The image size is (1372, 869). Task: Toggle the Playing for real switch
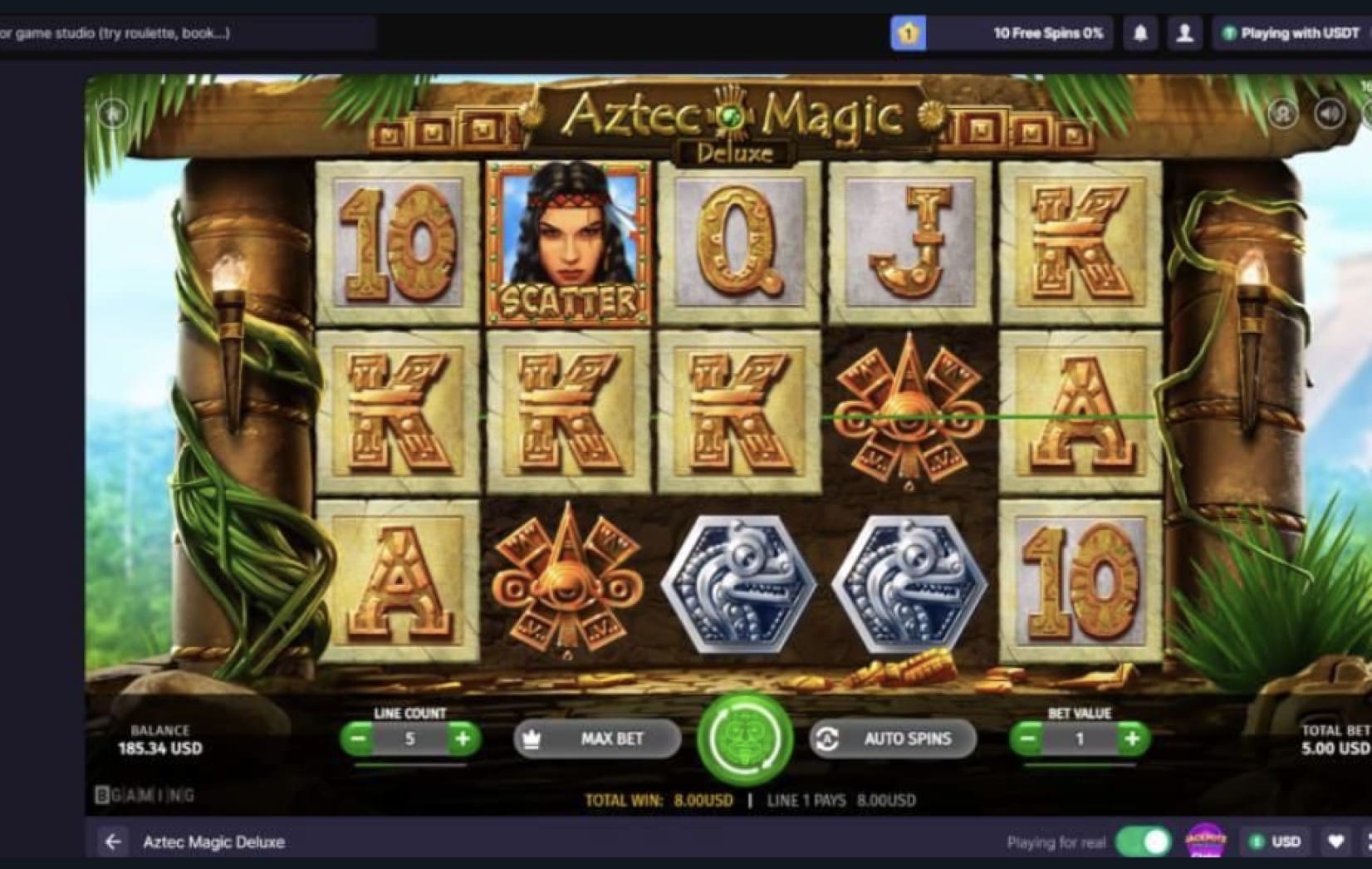1143,842
